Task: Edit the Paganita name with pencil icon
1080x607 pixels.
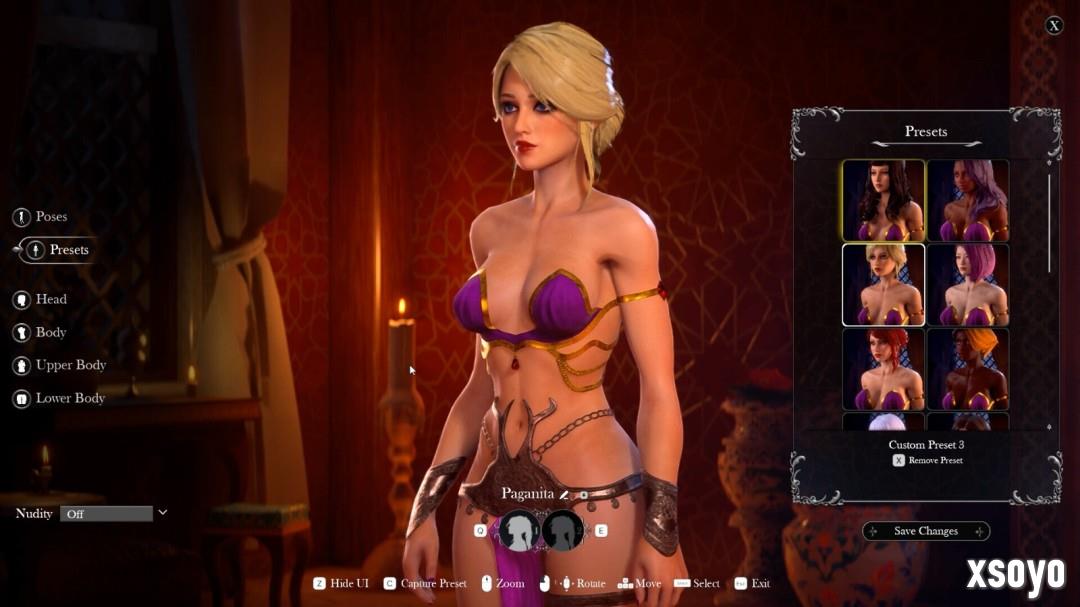Action: 564,493
